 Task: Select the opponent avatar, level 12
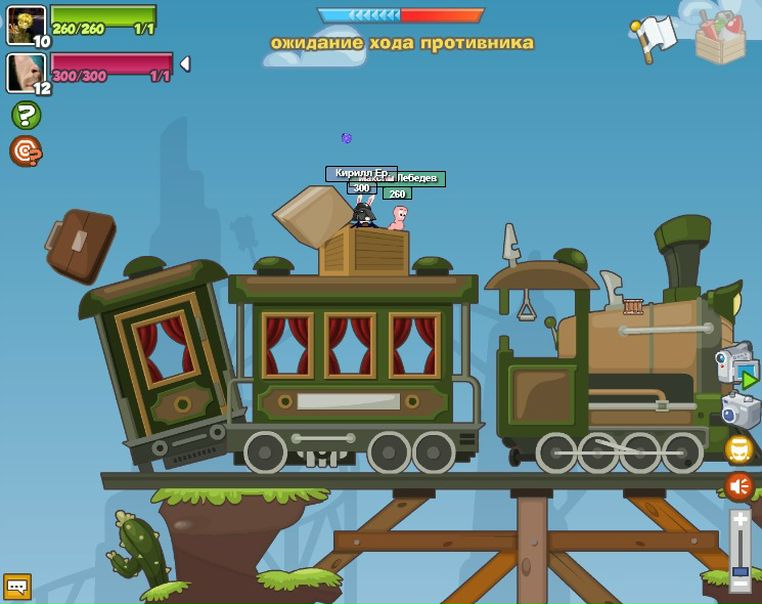click(x=26, y=72)
